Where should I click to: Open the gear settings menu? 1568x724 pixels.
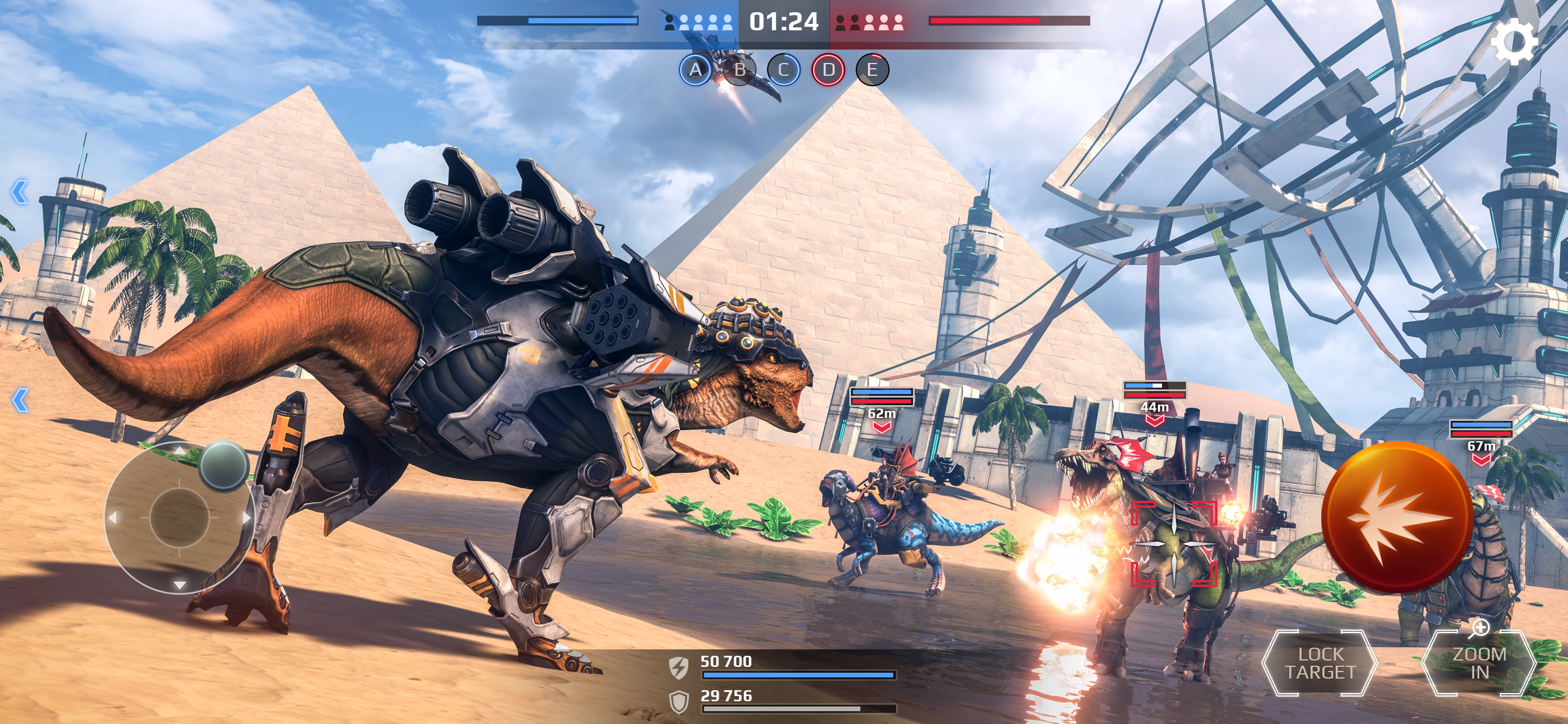pos(1514,41)
